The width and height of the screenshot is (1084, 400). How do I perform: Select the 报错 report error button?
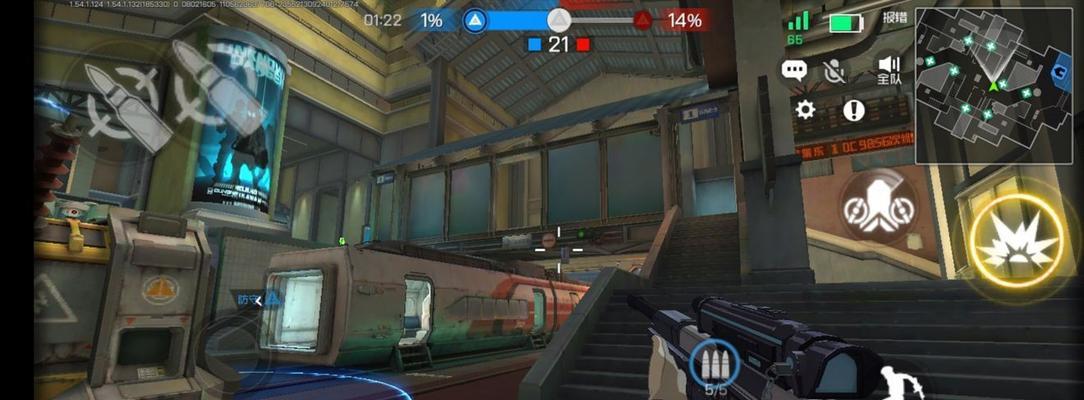click(894, 18)
